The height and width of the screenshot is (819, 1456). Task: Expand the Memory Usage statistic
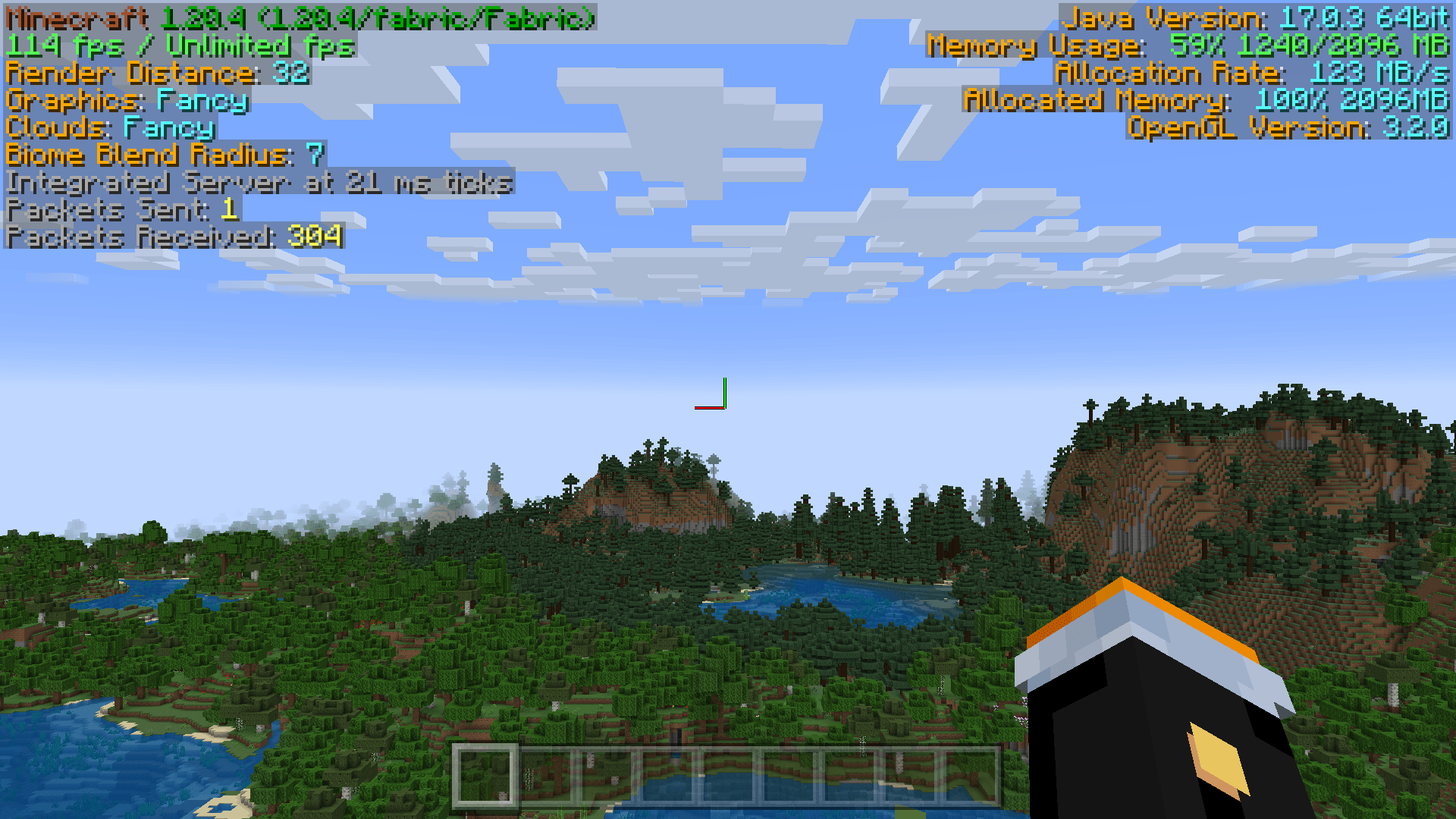coord(1191,45)
